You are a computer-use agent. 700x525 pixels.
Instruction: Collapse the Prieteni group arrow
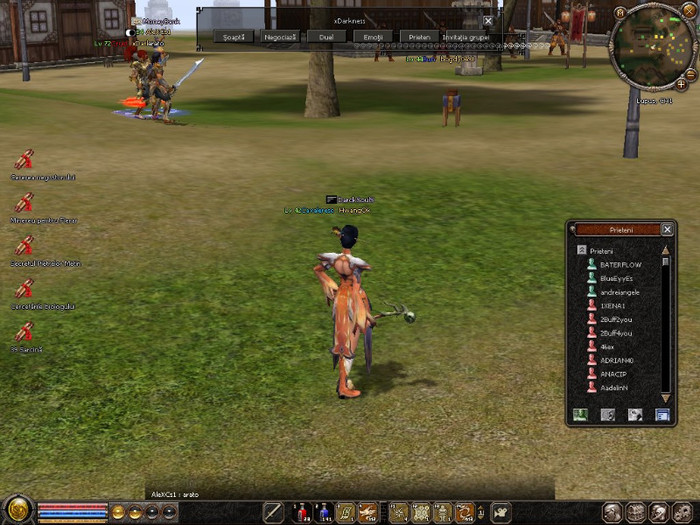[x=581, y=250]
